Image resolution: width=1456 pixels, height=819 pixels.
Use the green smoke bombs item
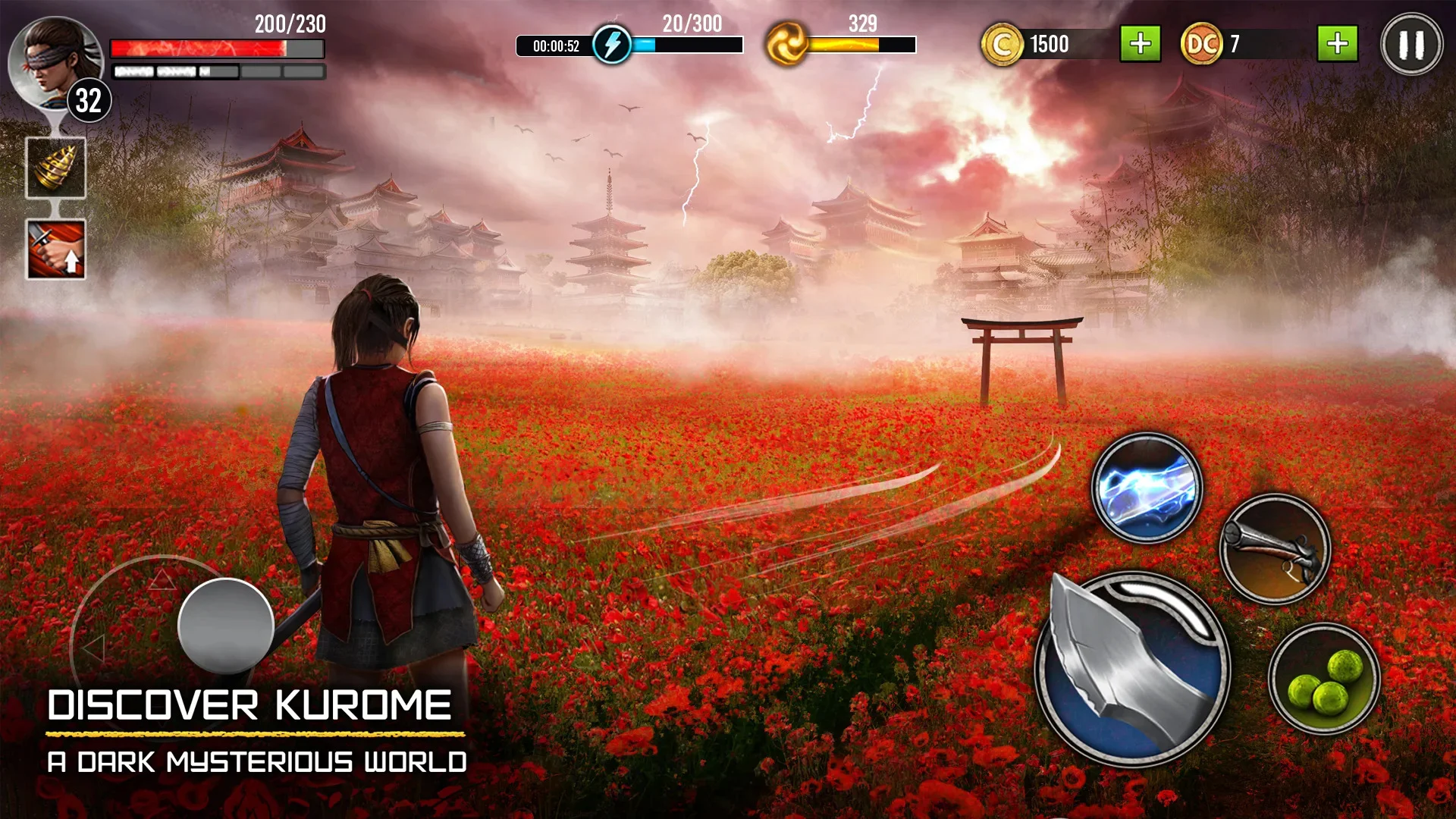[1324, 679]
